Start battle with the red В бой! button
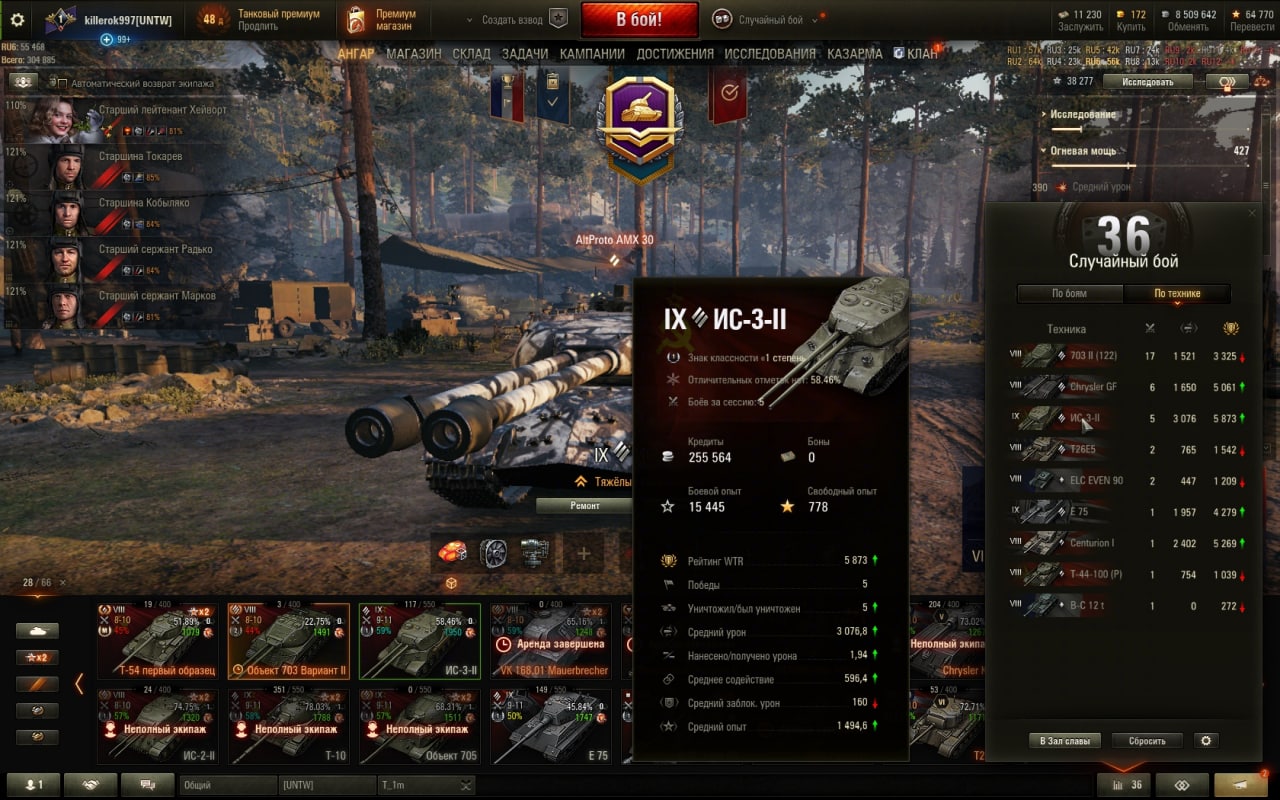 pos(639,19)
